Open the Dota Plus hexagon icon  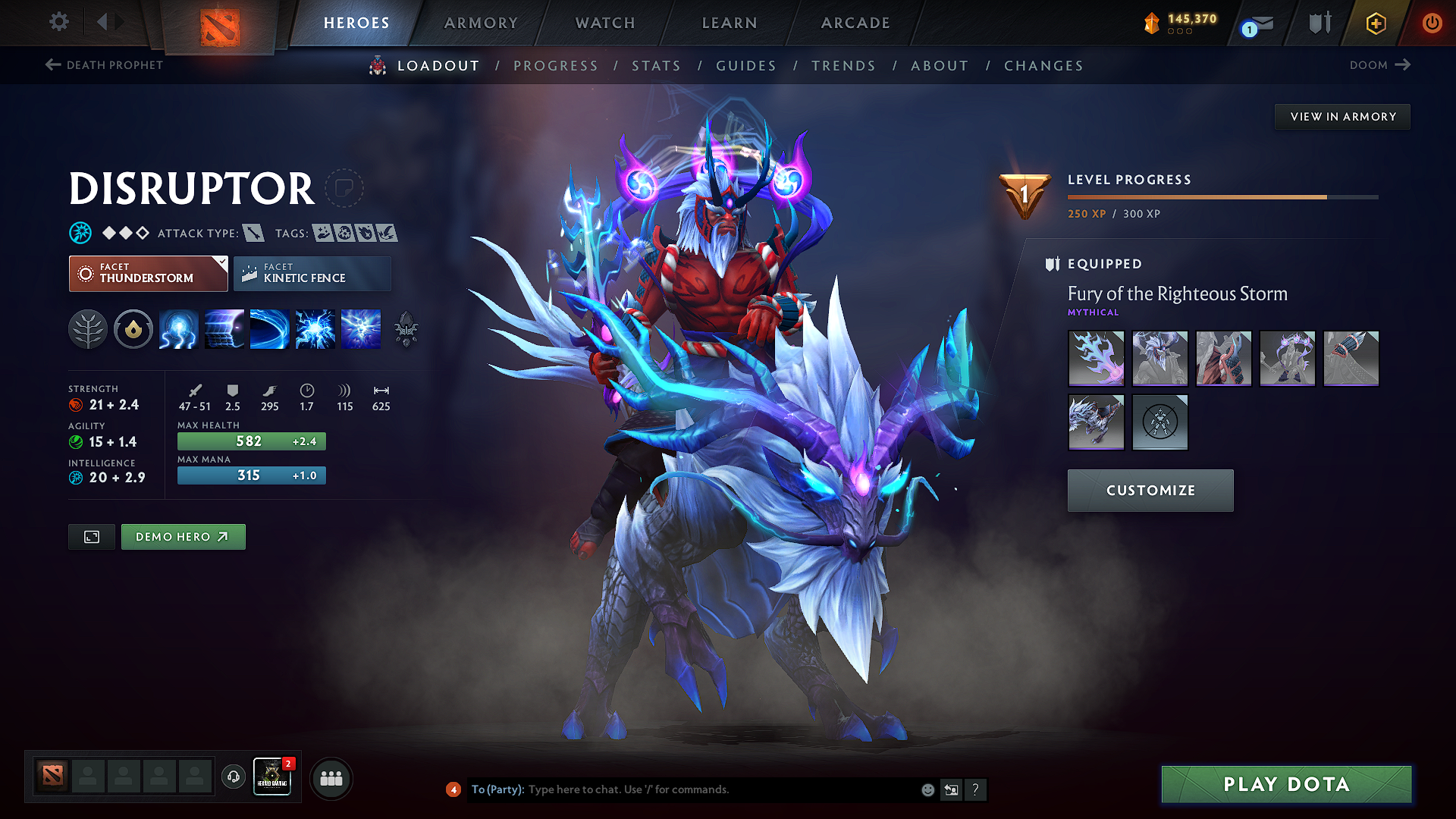[1375, 23]
